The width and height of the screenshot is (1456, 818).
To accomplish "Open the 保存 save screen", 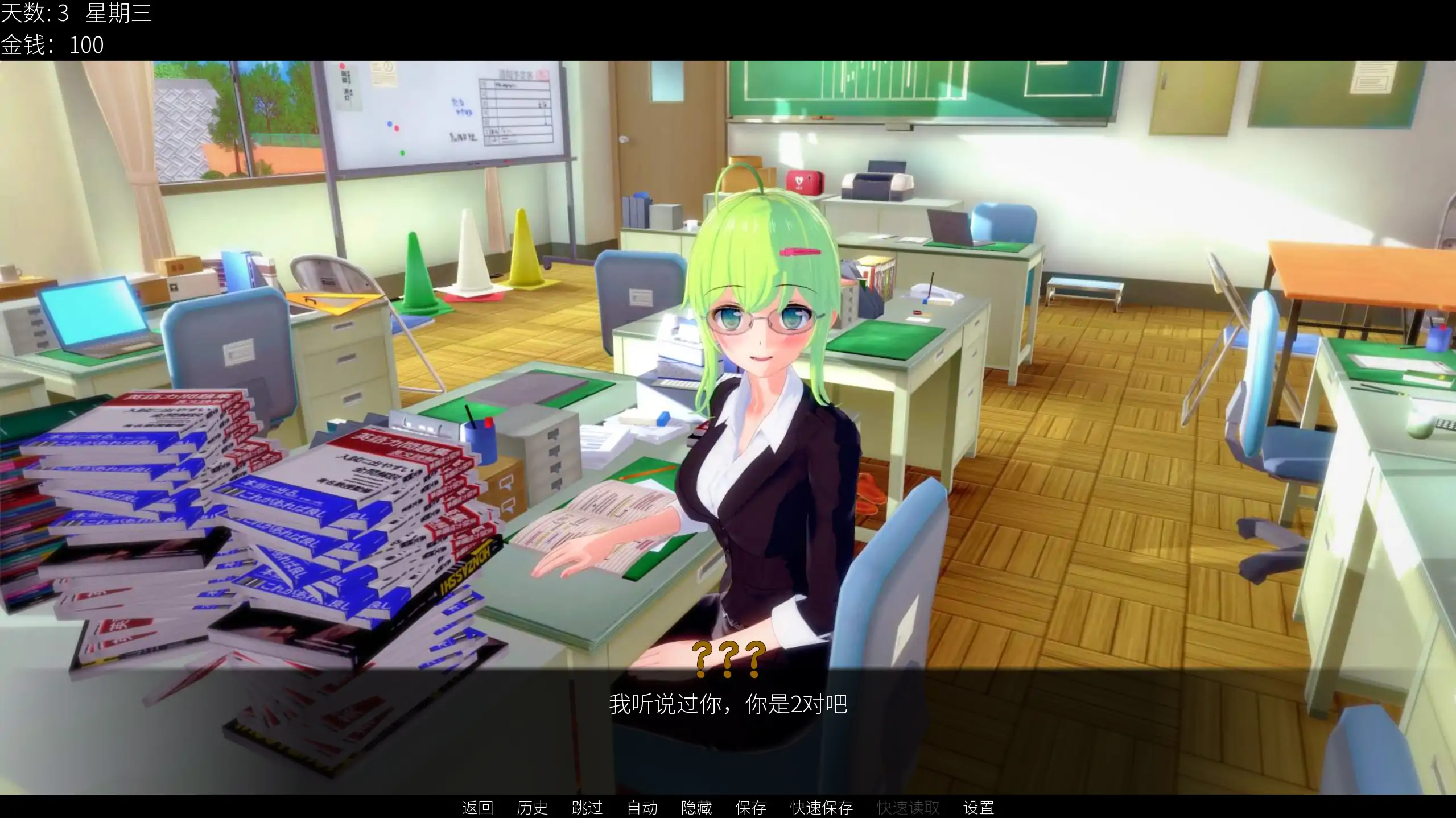I will point(752,808).
